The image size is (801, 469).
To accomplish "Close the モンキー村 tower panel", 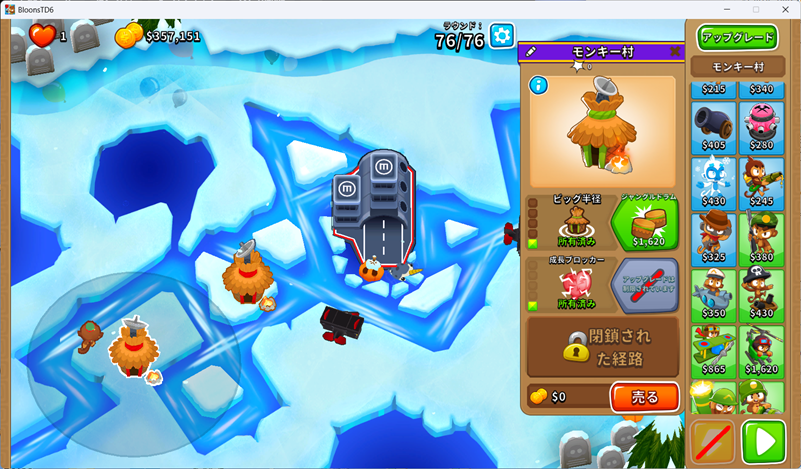I will pos(675,51).
